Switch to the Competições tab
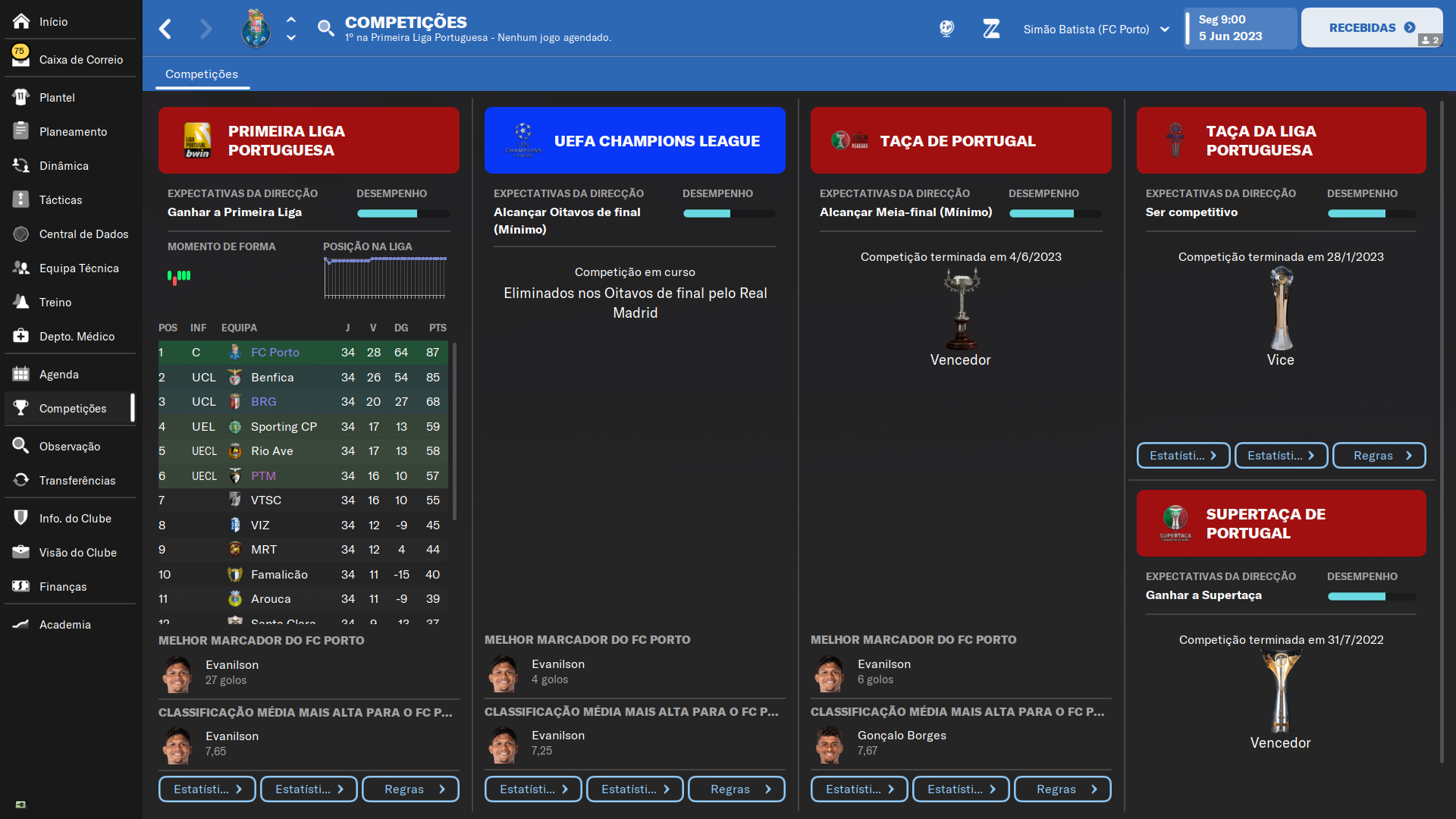The height and width of the screenshot is (819, 1456). coord(202,74)
